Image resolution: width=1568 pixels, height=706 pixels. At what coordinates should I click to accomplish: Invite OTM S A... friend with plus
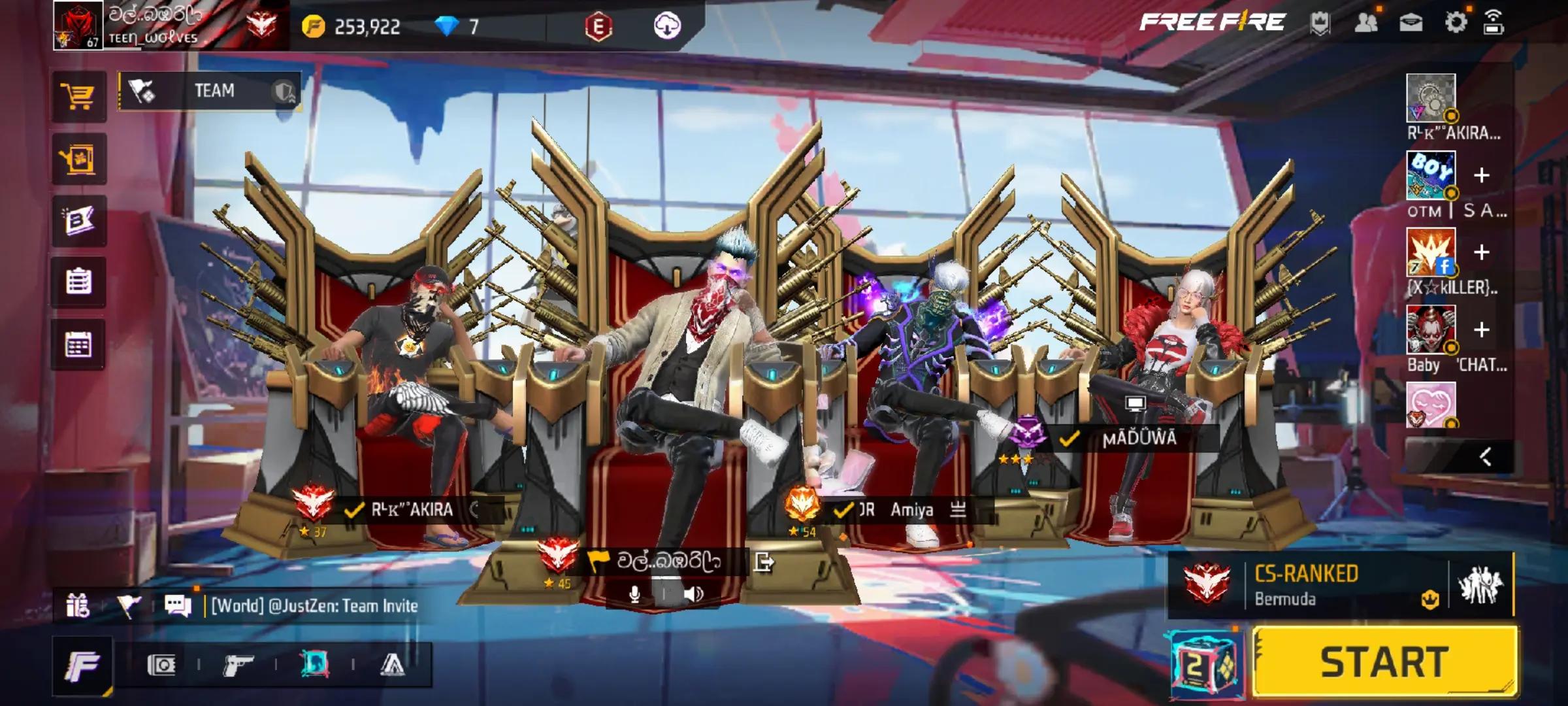click(x=1482, y=175)
